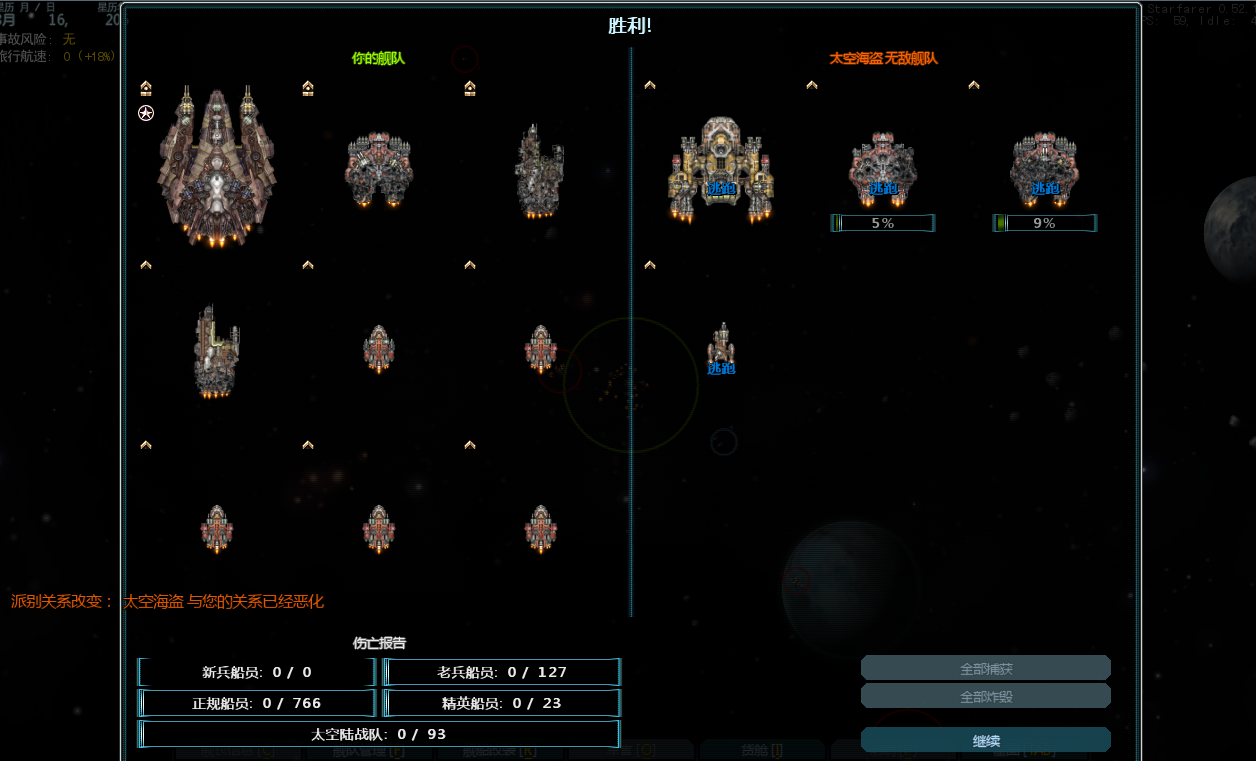
Task: Select 全部炸毁 to destroy all ships
Action: [985, 696]
